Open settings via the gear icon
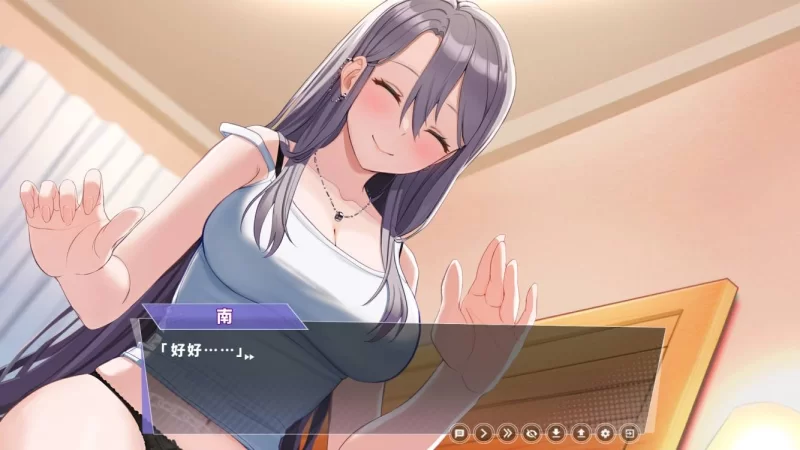This screenshot has height=450, width=800. click(605, 433)
